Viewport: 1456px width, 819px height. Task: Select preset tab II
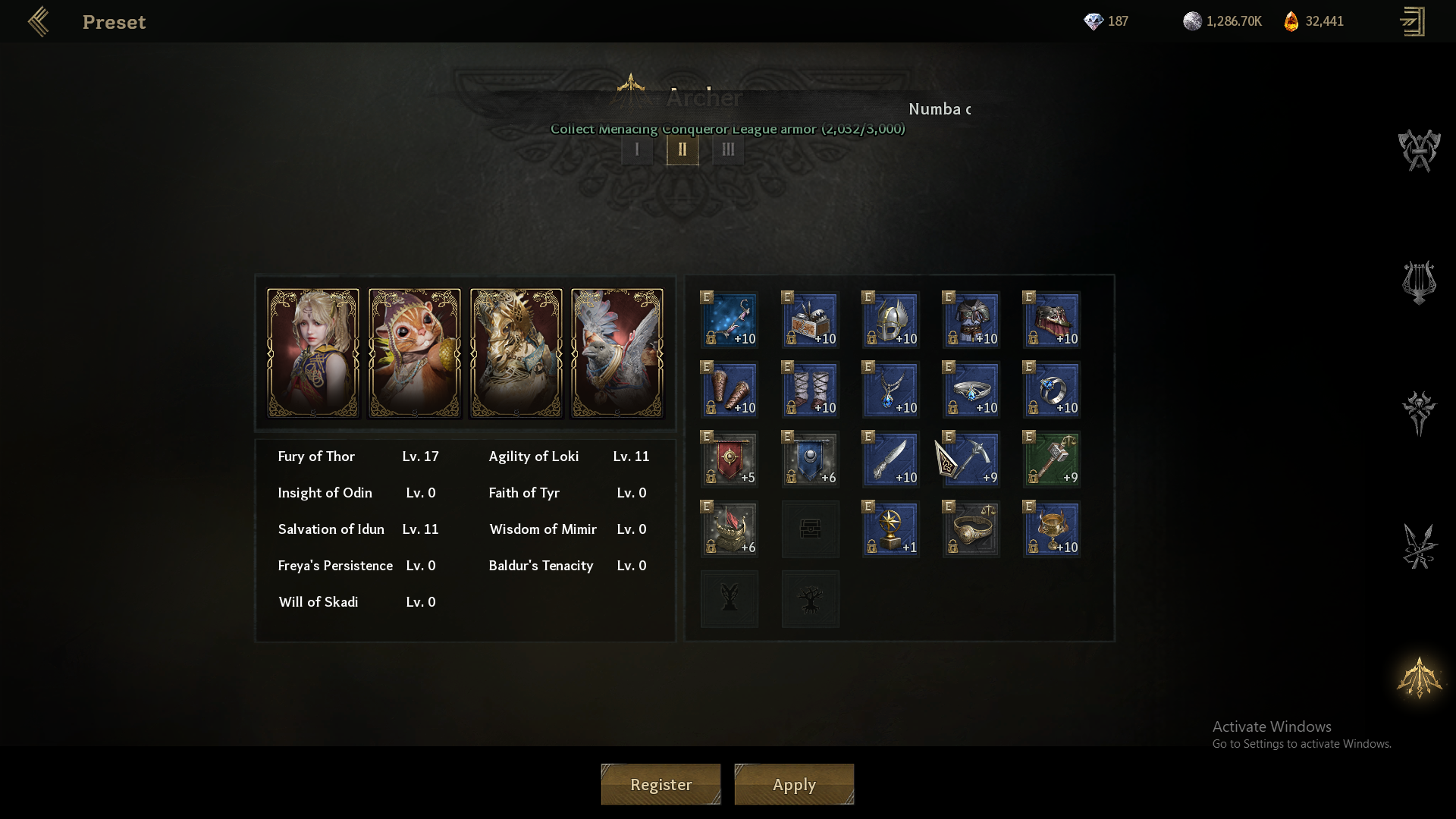tap(682, 149)
